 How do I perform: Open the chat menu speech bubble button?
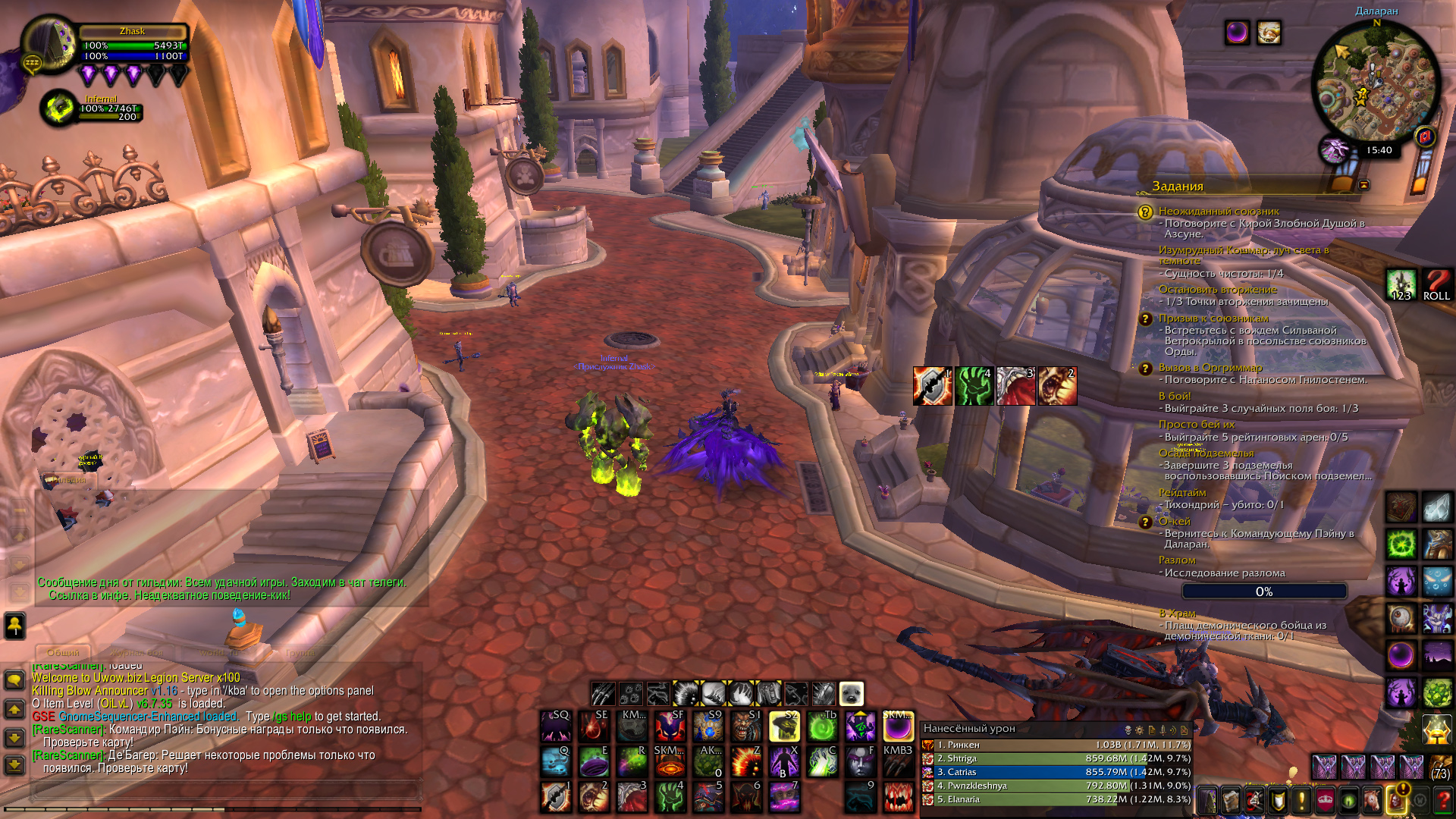click(14, 679)
